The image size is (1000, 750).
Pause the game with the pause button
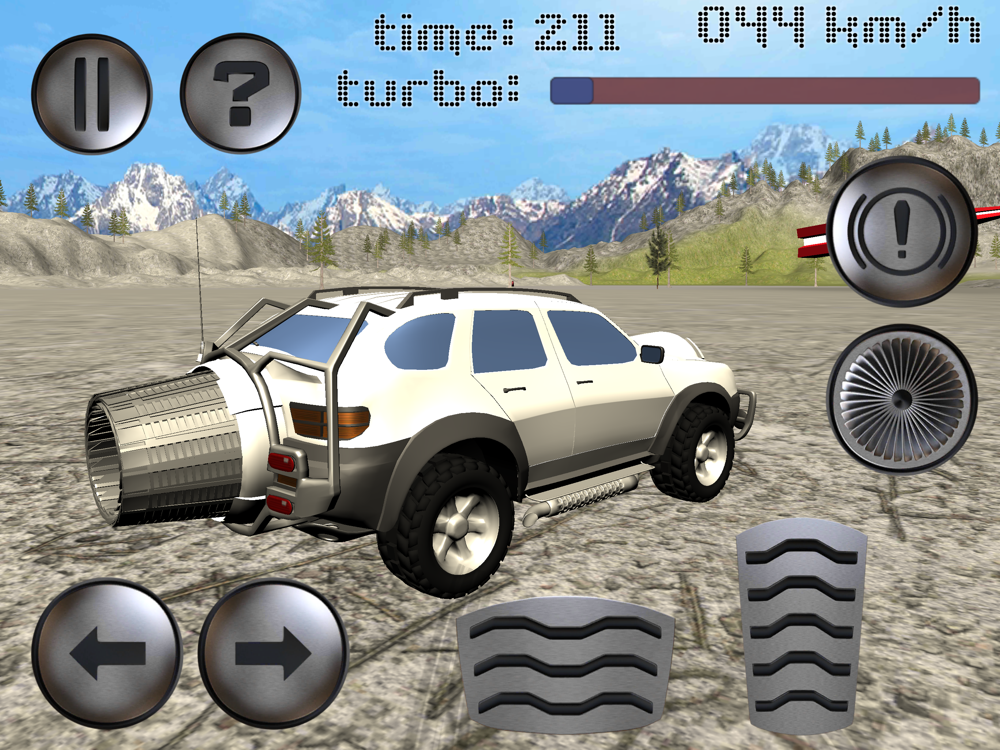click(x=91, y=94)
